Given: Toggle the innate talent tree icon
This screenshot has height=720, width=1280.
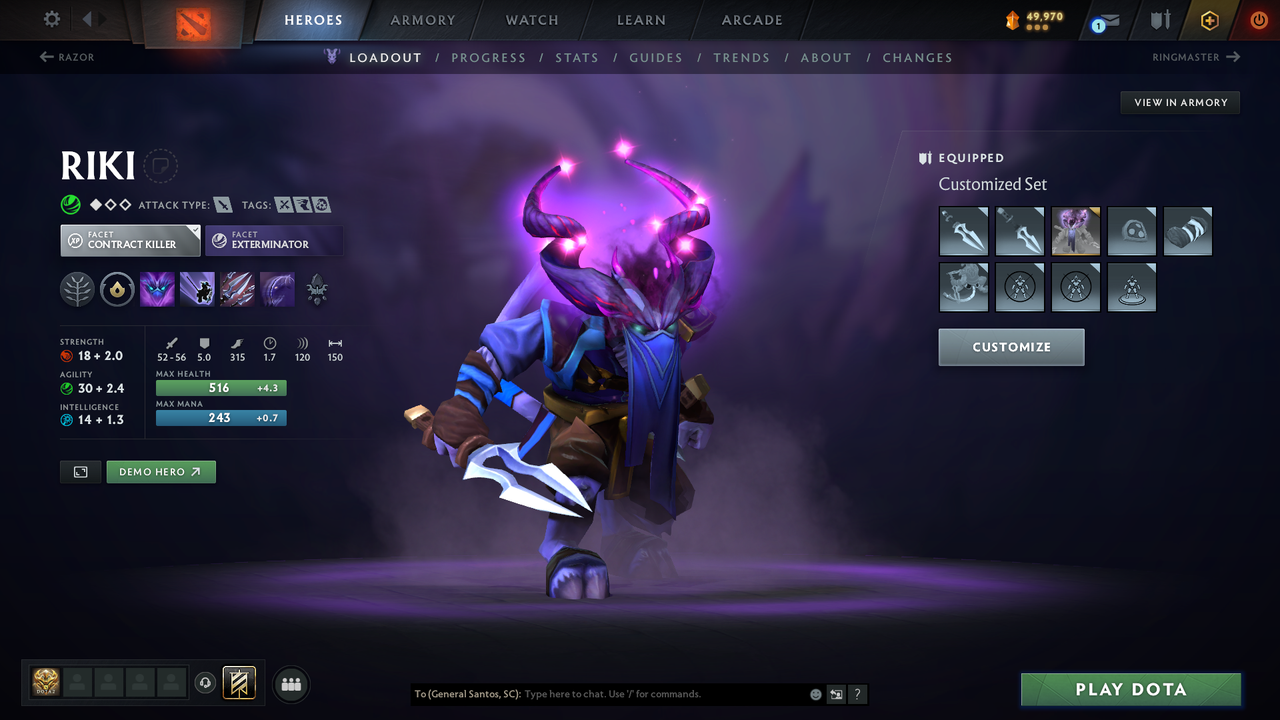Looking at the screenshot, I should click(77, 290).
